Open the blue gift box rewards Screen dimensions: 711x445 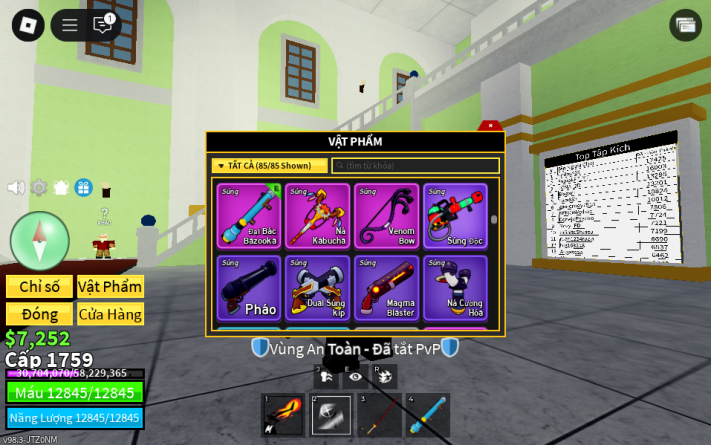[84, 187]
